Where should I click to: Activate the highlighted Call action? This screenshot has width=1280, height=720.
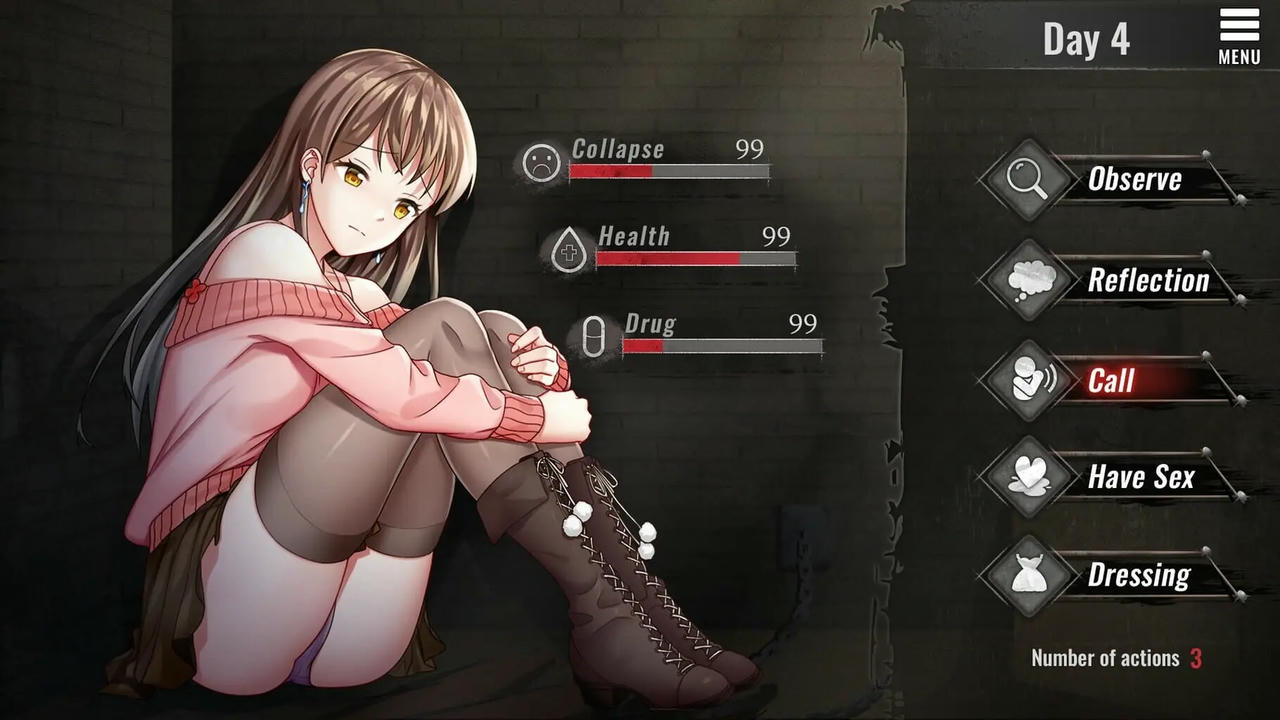pos(1112,382)
